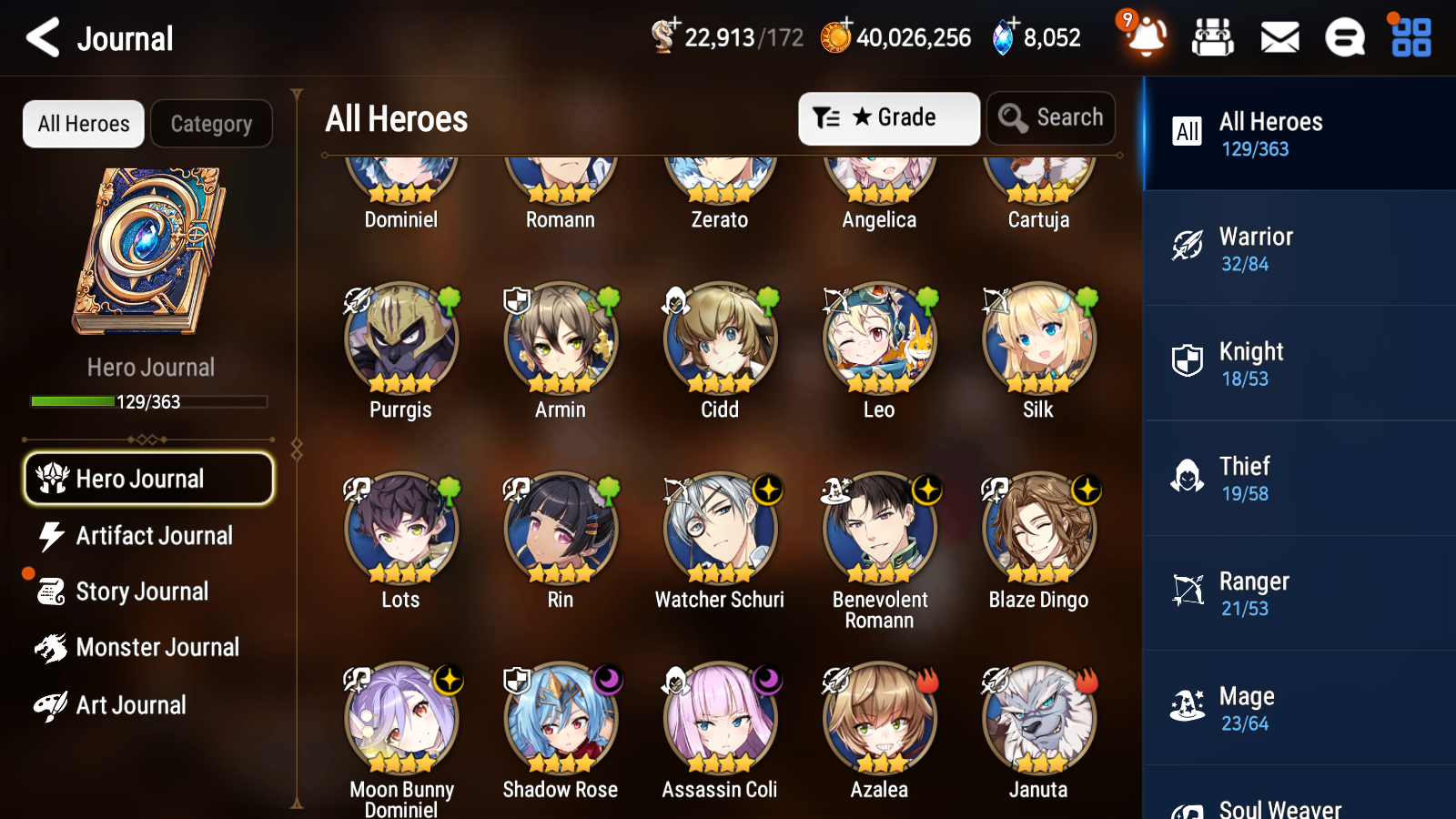Viewport: 1456px width, 819px height.
Task: Click the plus next to the gold counter
Action: (848, 23)
